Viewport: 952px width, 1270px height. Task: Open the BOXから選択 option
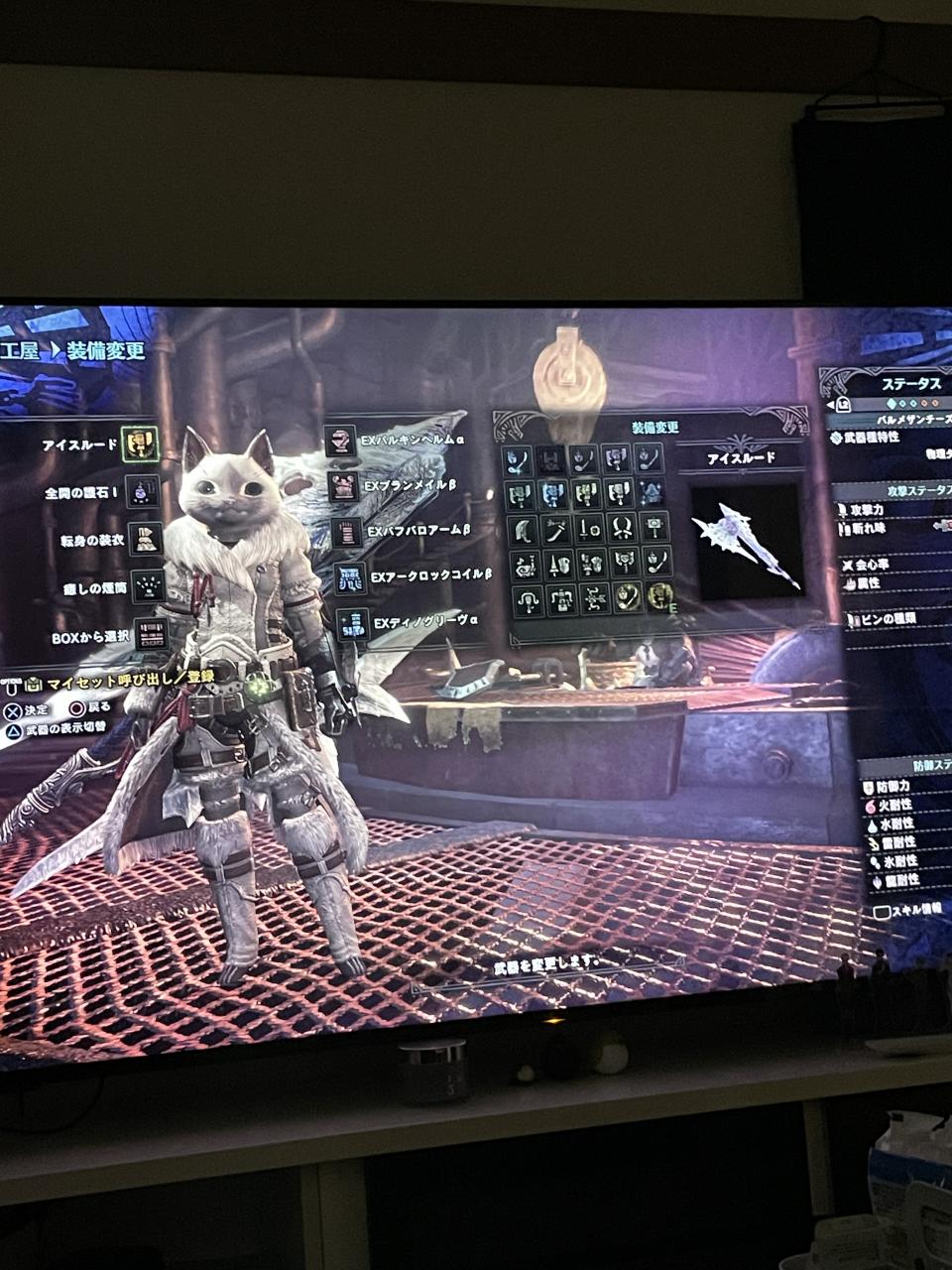coord(151,633)
